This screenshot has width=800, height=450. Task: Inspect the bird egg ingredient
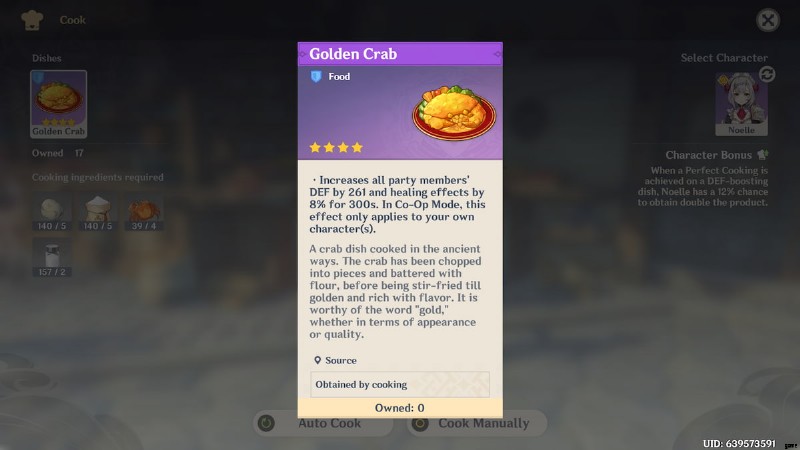[52, 212]
